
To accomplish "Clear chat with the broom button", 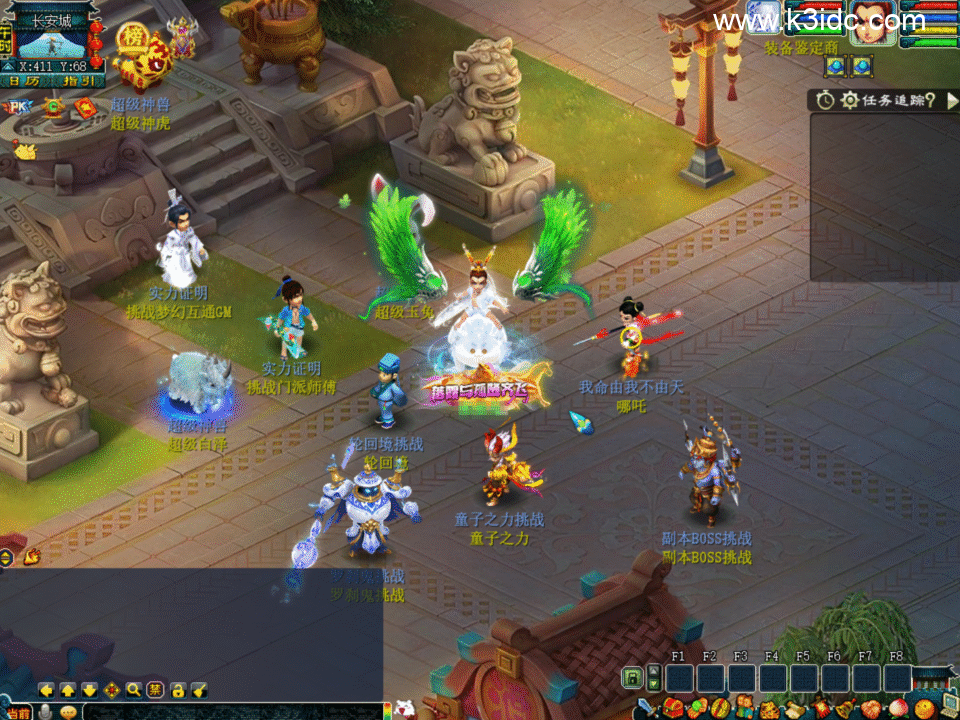I will point(199,690).
